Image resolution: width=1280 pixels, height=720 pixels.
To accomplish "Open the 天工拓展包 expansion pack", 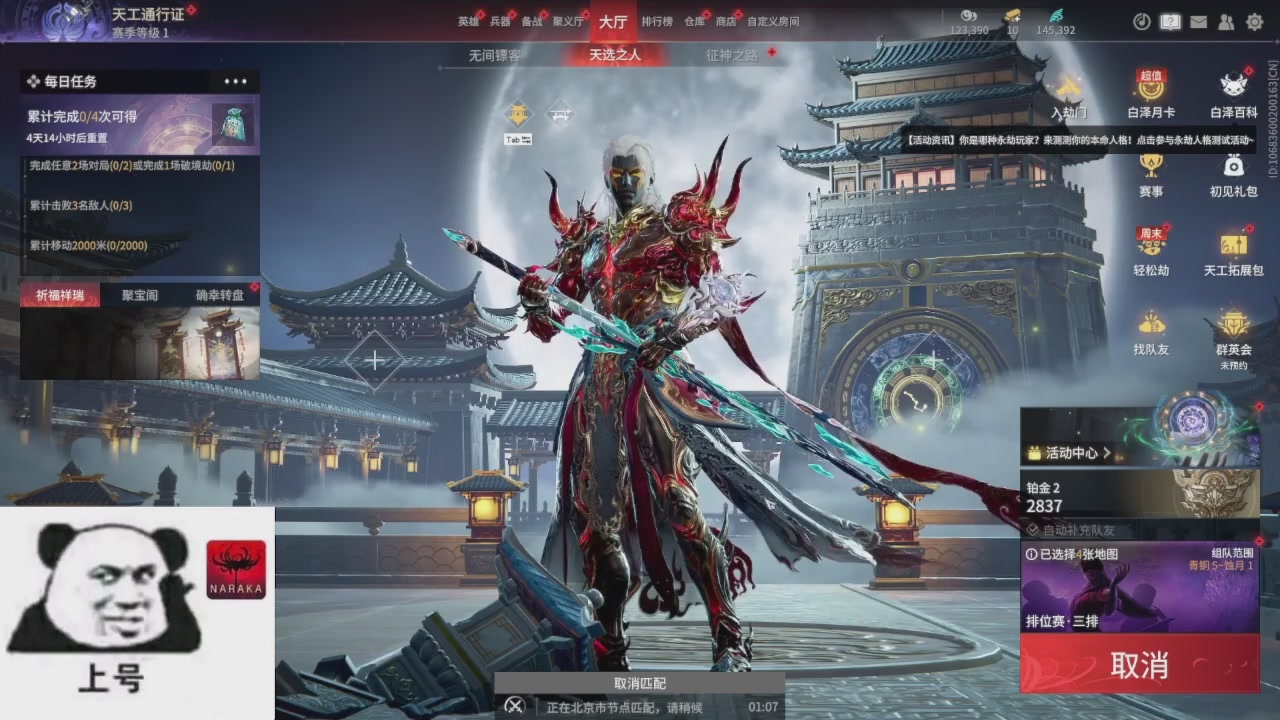I will 1234,252.
